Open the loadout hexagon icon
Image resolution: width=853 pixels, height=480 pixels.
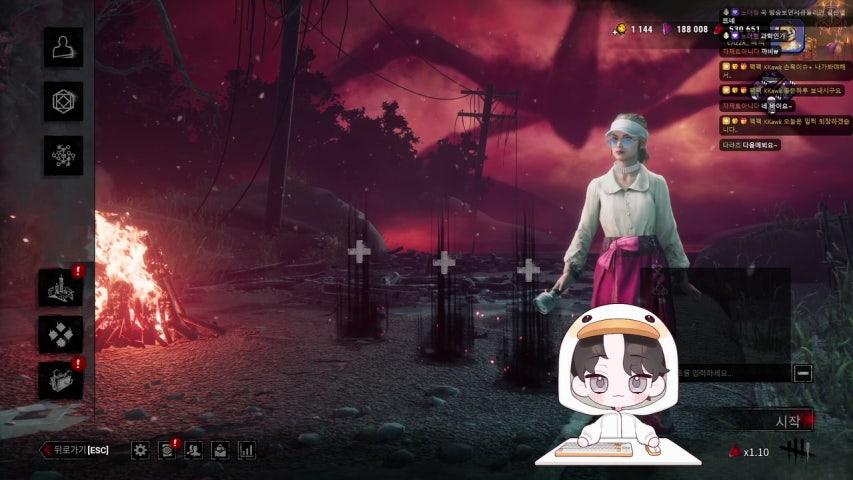pos(63,102)
